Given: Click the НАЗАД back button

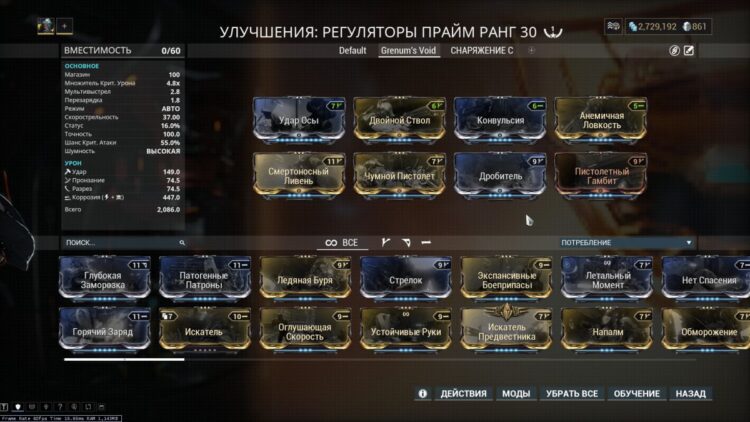Looking at the screenshot, I should point(690,394).
